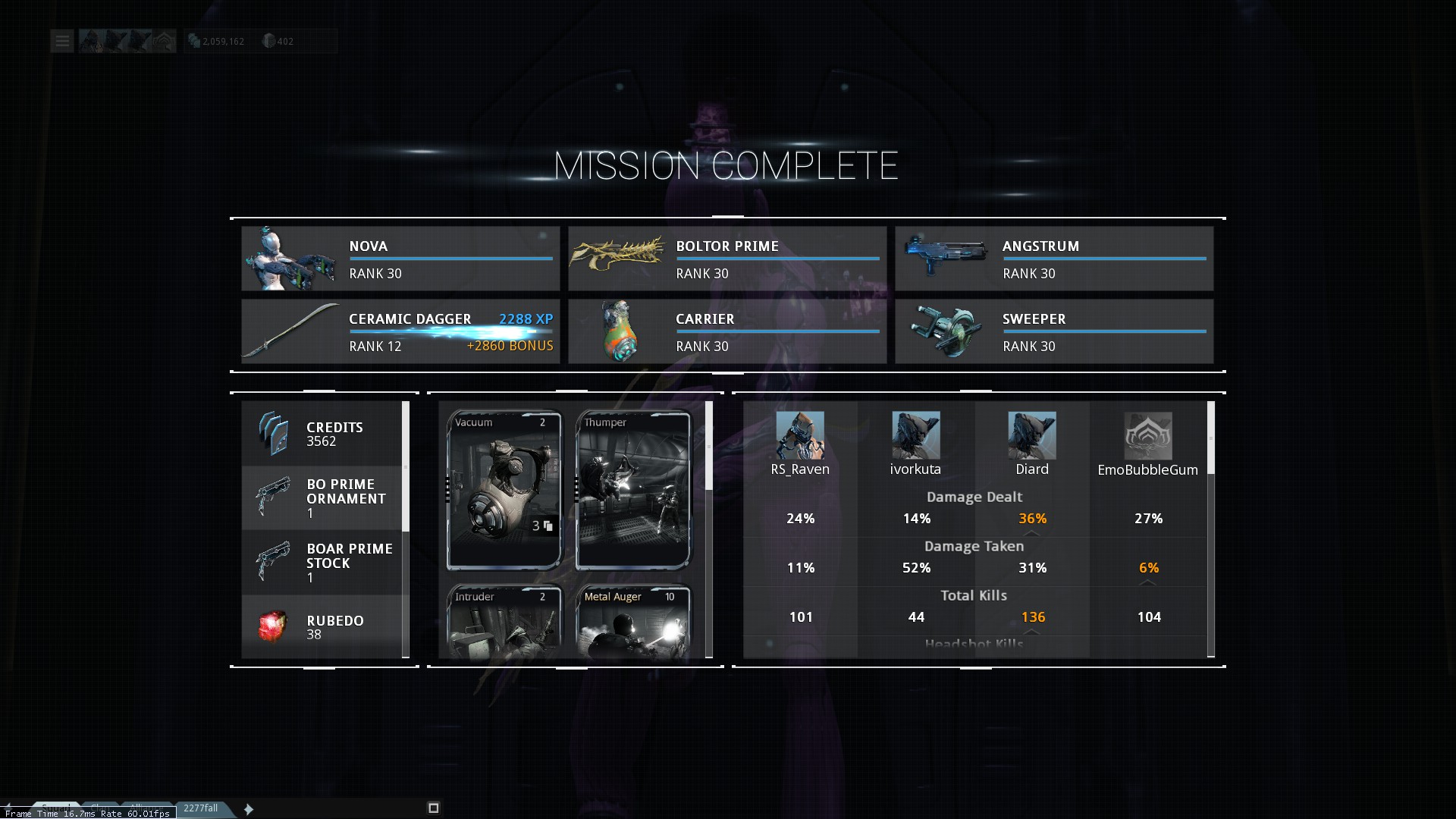Select the Nova warframe rank panel
The width and height of the screenshot is (1456, 819).
[400, 259]
